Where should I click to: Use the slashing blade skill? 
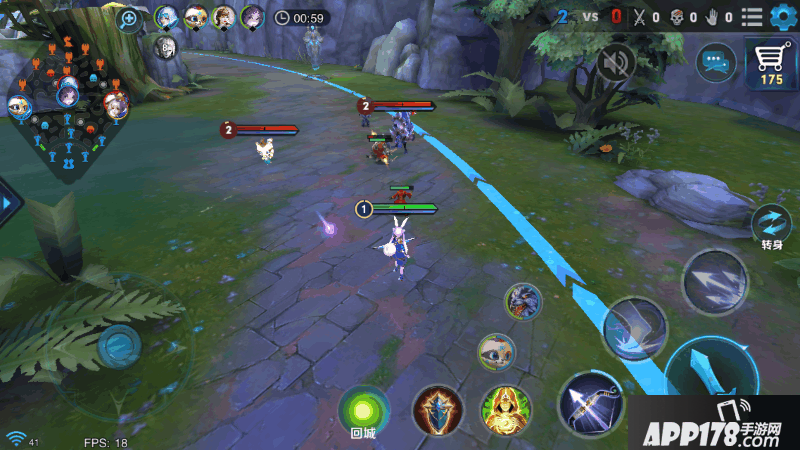tap(634, 329)
